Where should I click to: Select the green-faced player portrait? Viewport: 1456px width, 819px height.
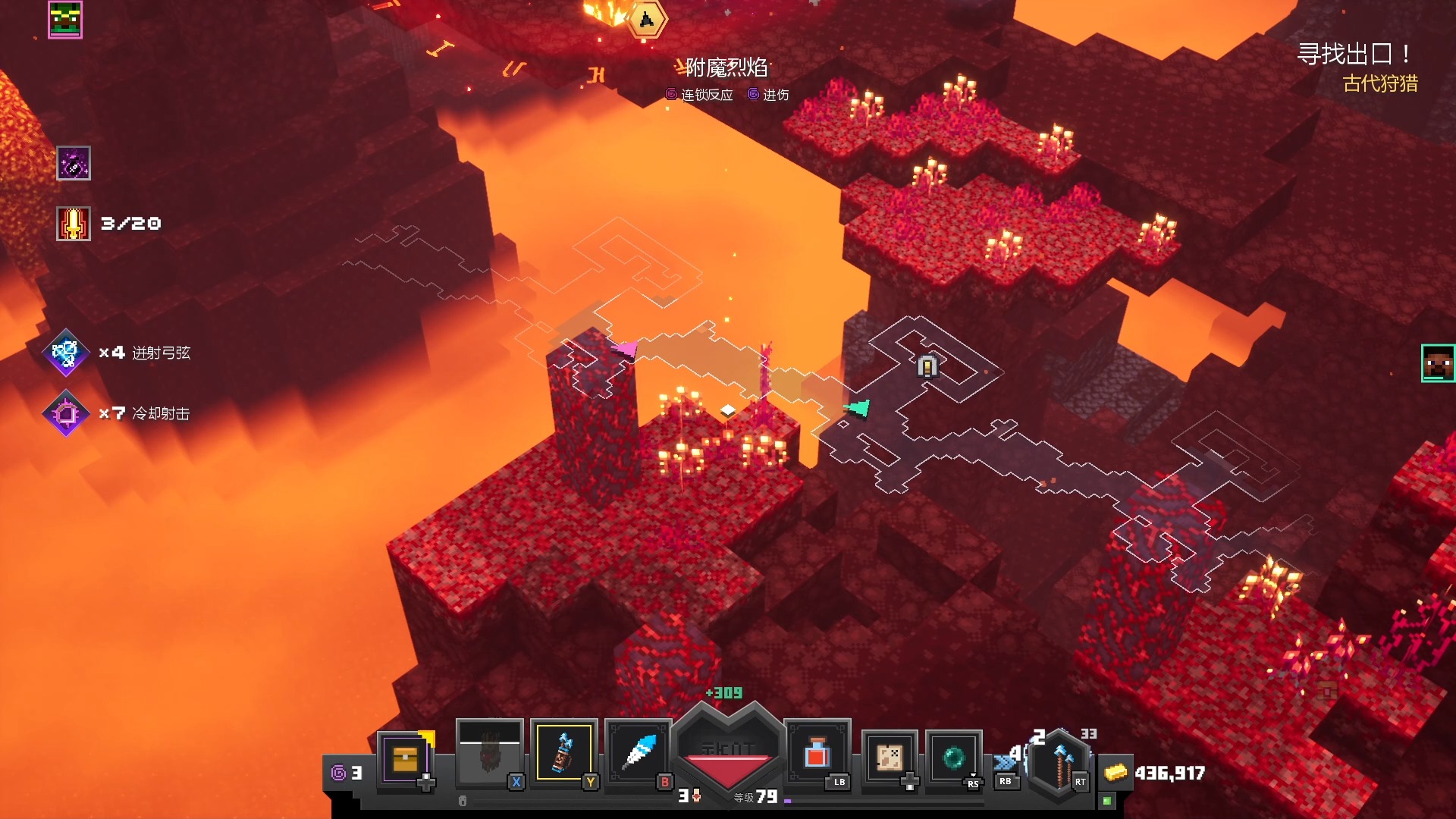[x=65, y=20]
